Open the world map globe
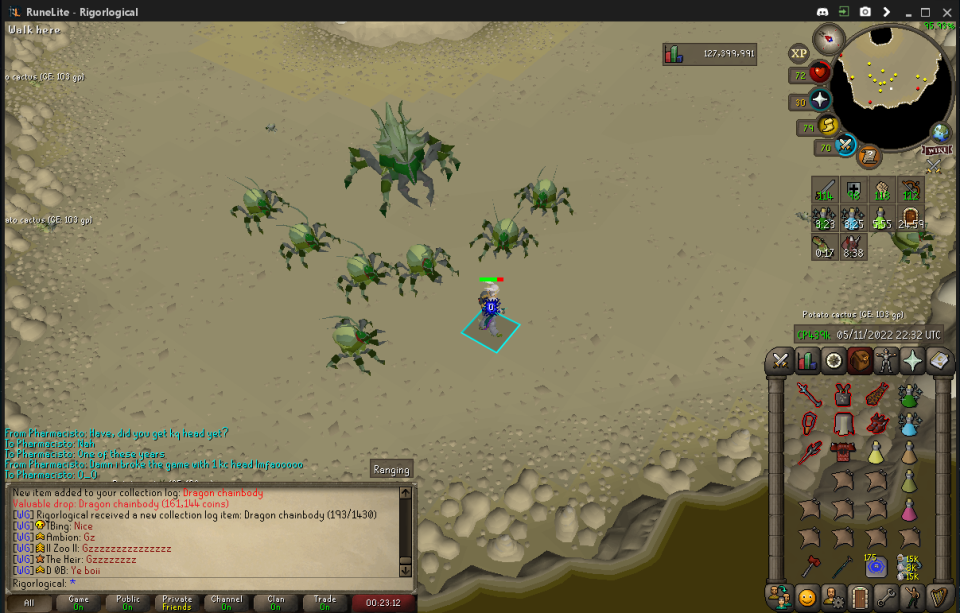 tap(940, 132)
